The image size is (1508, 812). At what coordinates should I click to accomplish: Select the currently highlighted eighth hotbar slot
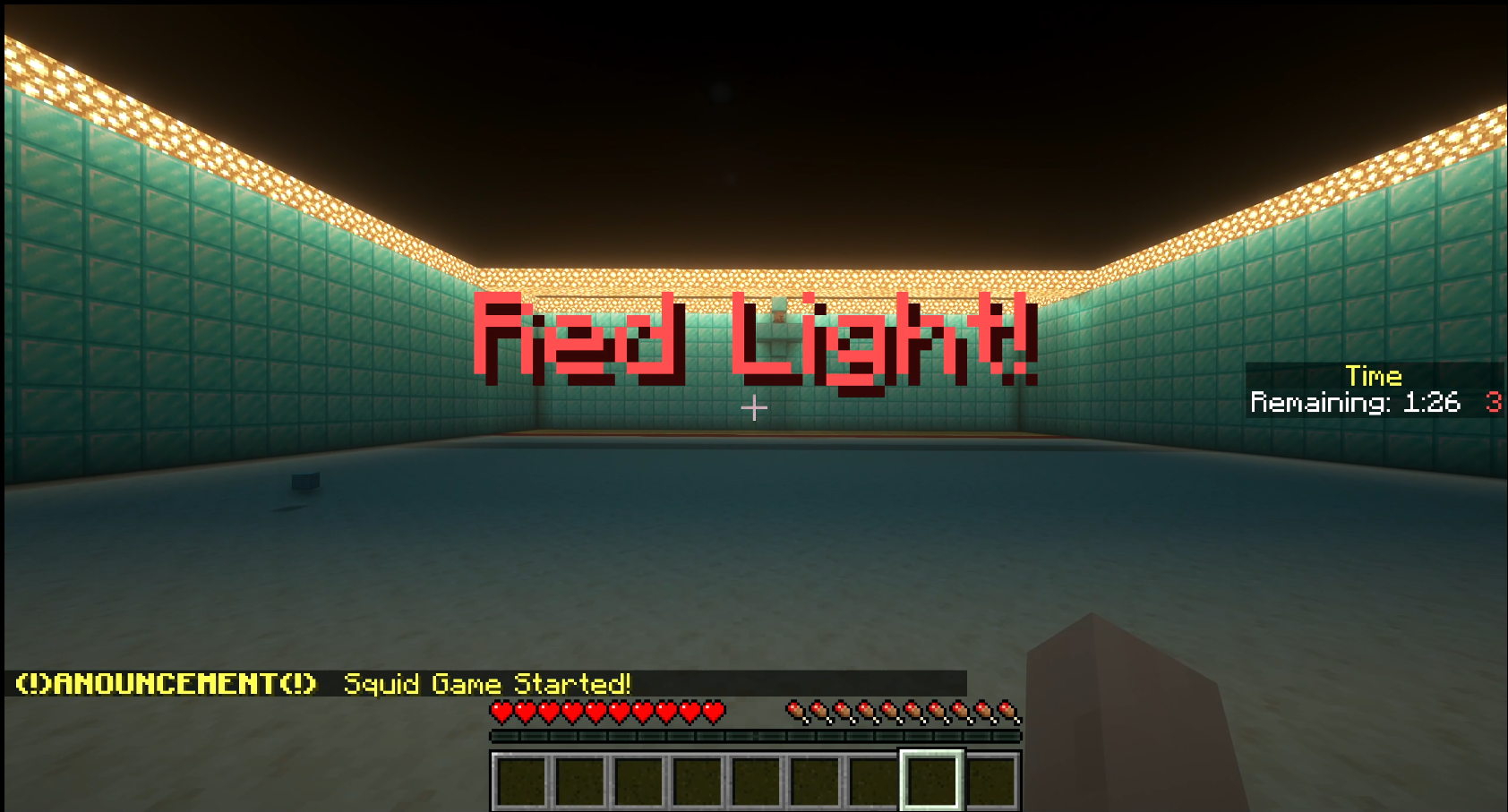(x=932, y=777)
